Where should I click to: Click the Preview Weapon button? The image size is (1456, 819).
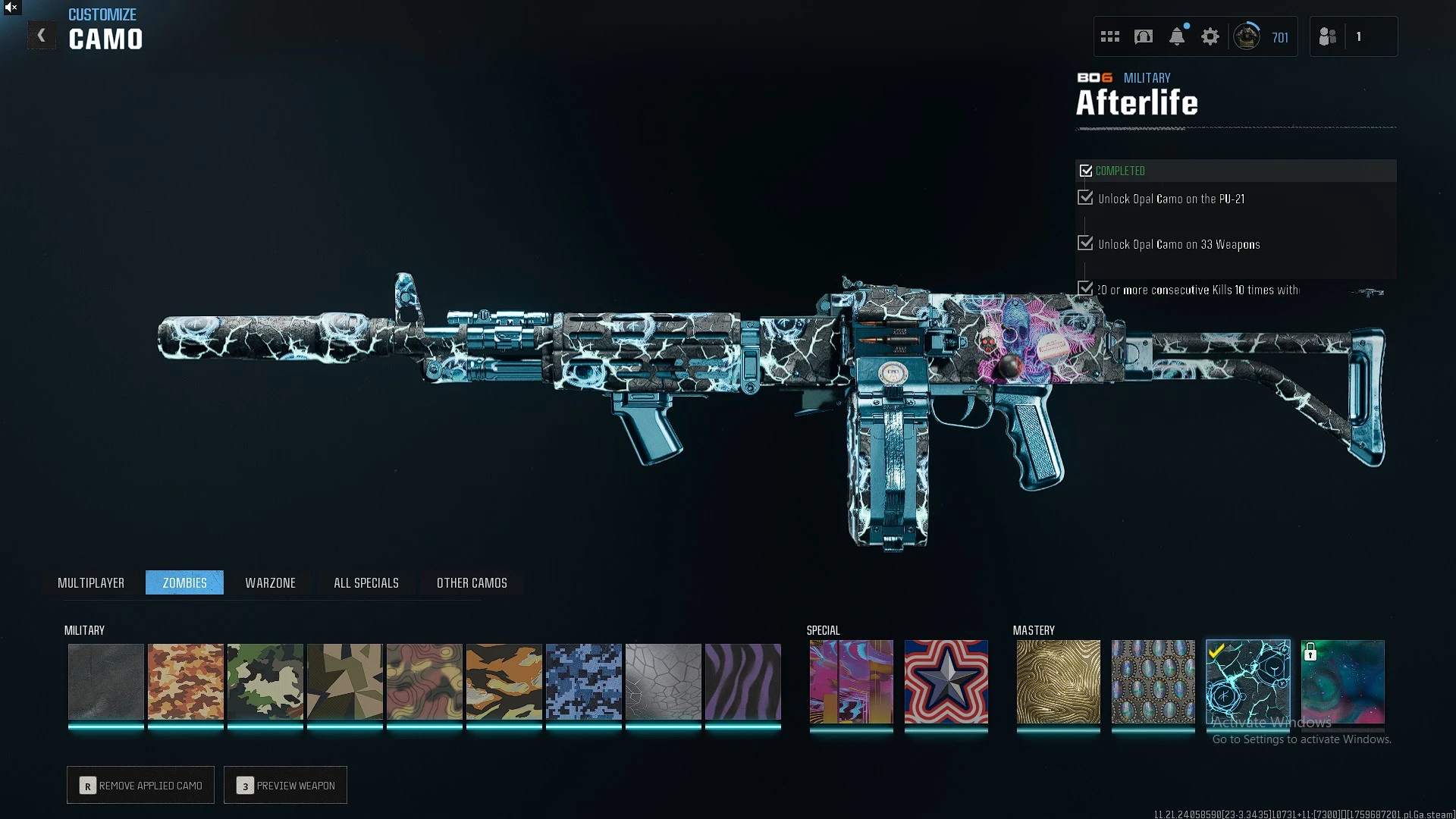(x=285, y=785)
